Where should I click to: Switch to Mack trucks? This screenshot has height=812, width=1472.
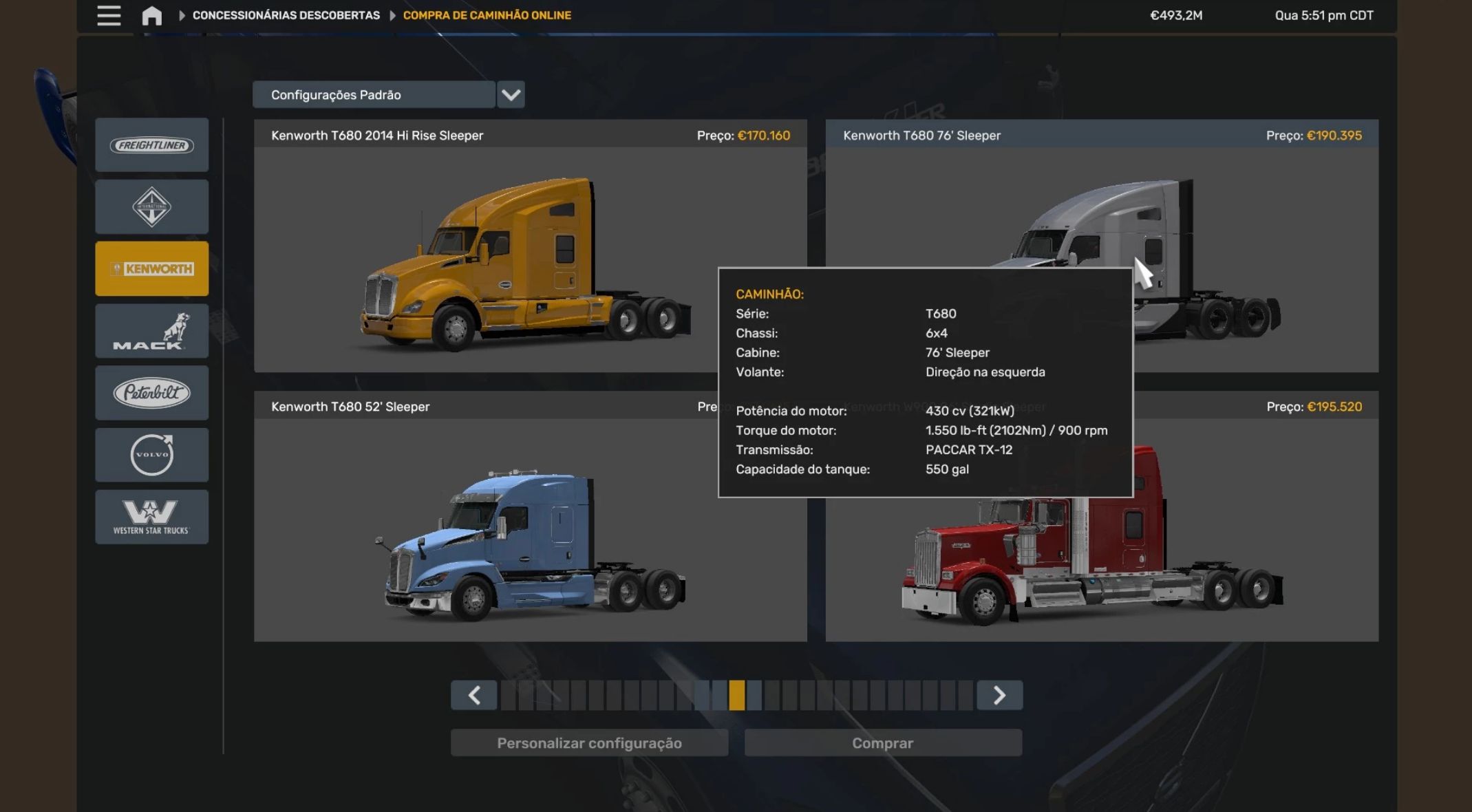click(151, 331)
